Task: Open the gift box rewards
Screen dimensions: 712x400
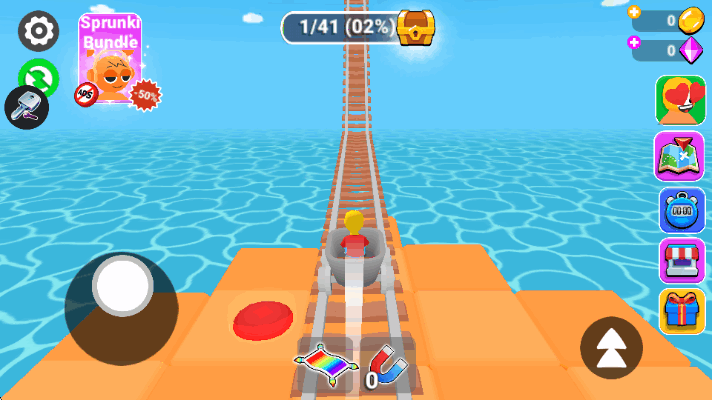Action: tap(680, 311)
